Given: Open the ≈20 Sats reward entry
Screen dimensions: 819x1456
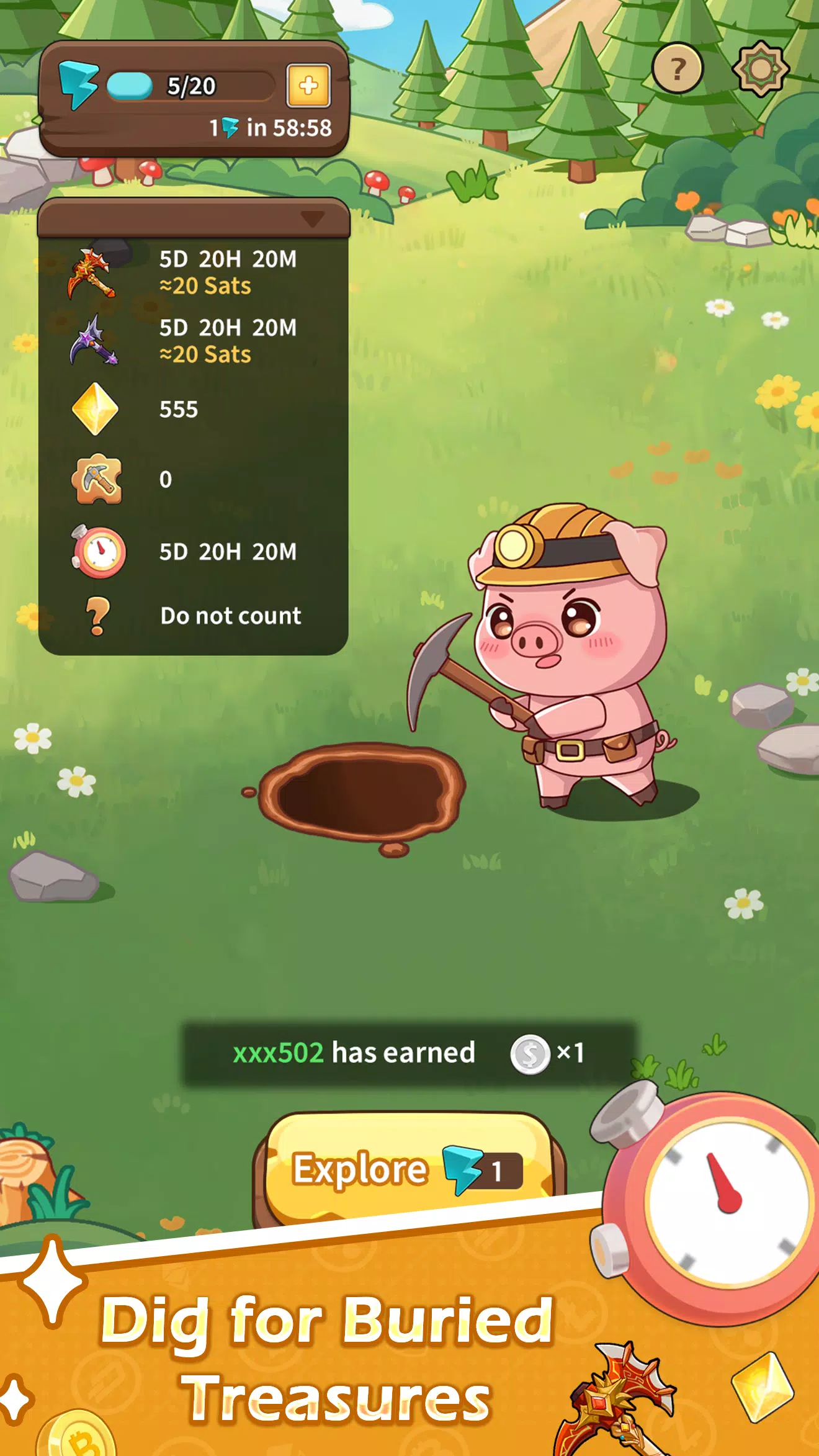Looking at the screenshot, I should (205, 285).
